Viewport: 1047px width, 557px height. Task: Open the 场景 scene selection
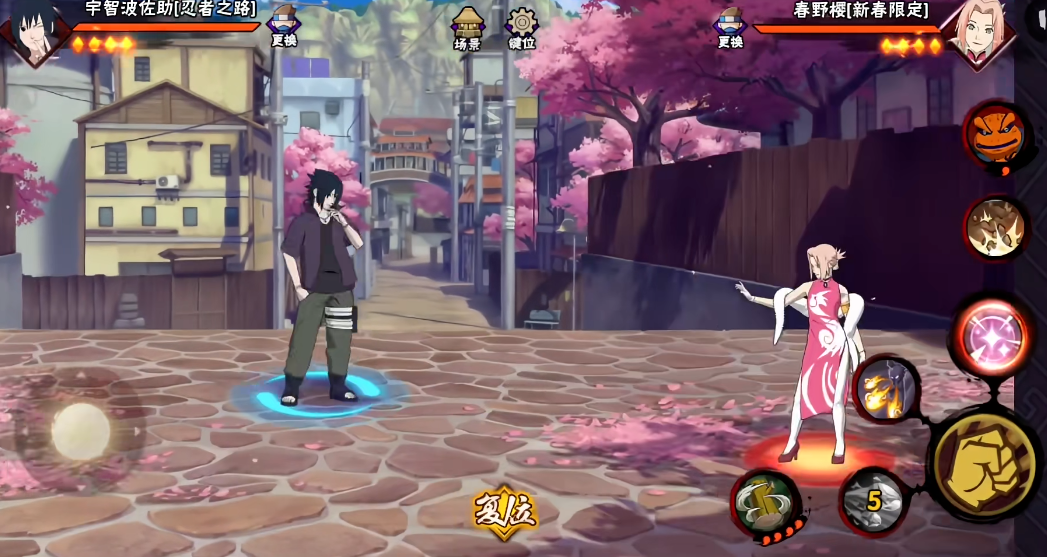(x=467, y=28)
